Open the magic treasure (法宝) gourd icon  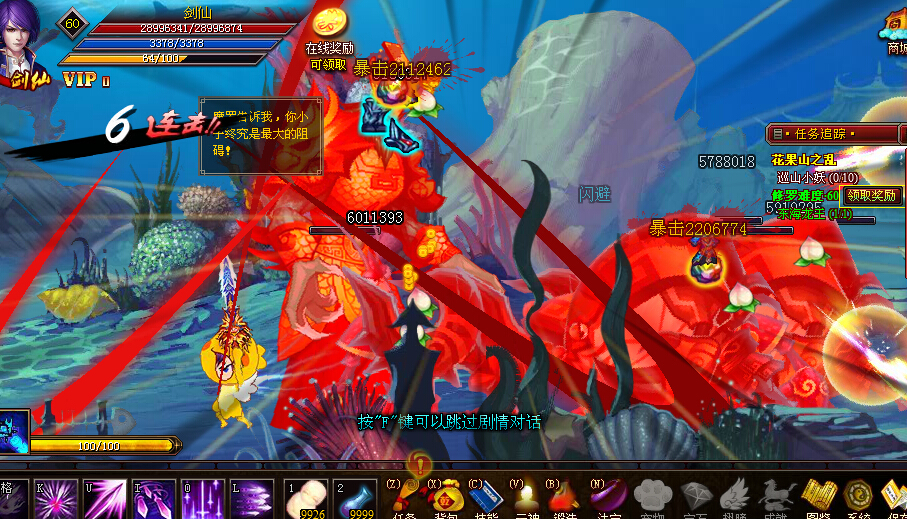click(608, 496)
